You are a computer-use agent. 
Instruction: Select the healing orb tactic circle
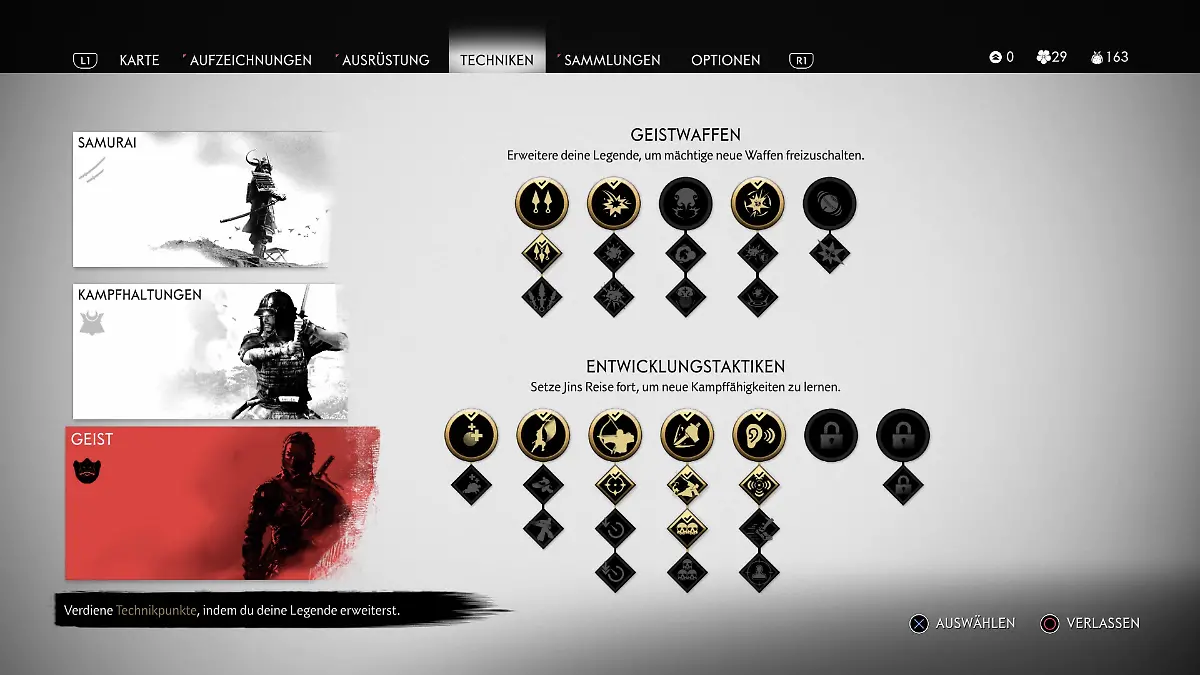point(471,435)
